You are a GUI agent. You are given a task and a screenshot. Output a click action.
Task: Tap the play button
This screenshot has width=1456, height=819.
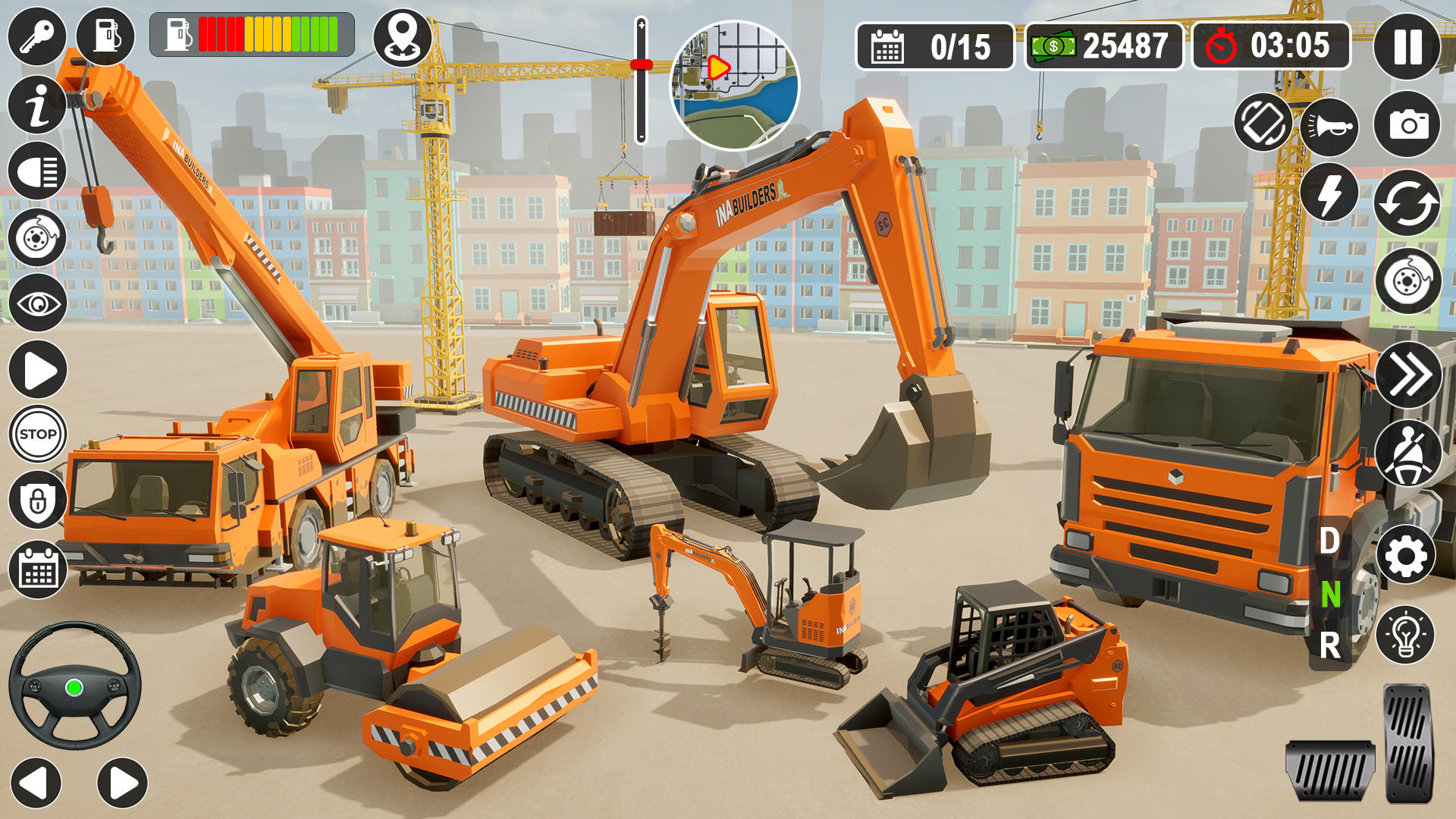[36, 368]
